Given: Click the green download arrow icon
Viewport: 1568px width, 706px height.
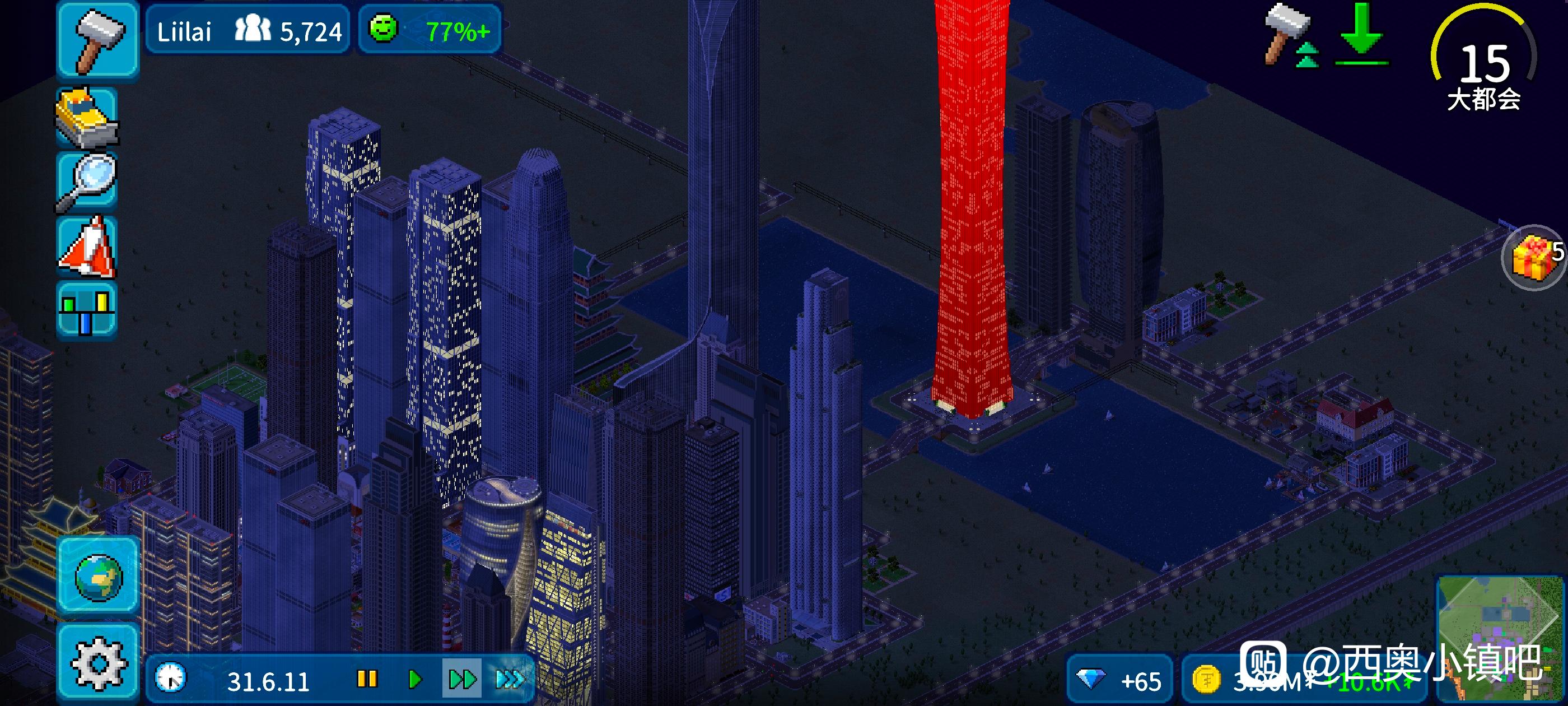Looking at the screenshot, I should [1361, 35].
